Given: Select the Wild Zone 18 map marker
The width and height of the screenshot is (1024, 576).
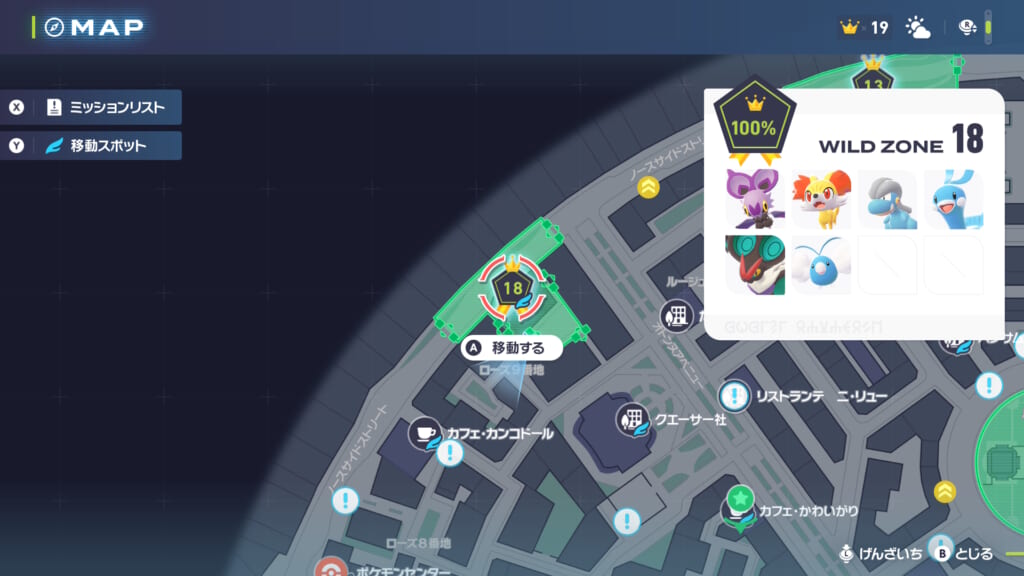Looking at the screenshot, I should tap(513, 289).
